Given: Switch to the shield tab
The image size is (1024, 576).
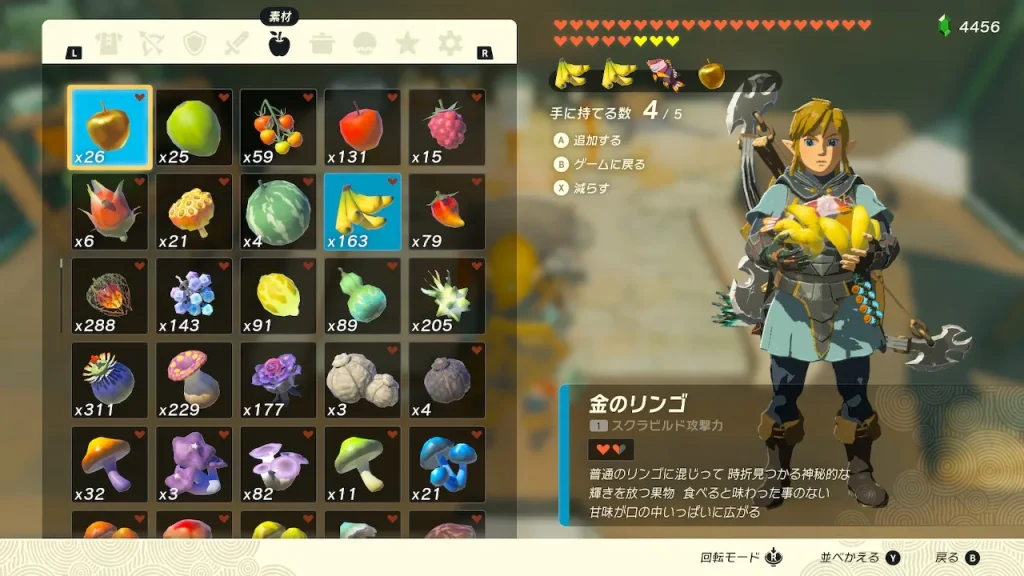Looking at the screenshot, I should 194,44.
